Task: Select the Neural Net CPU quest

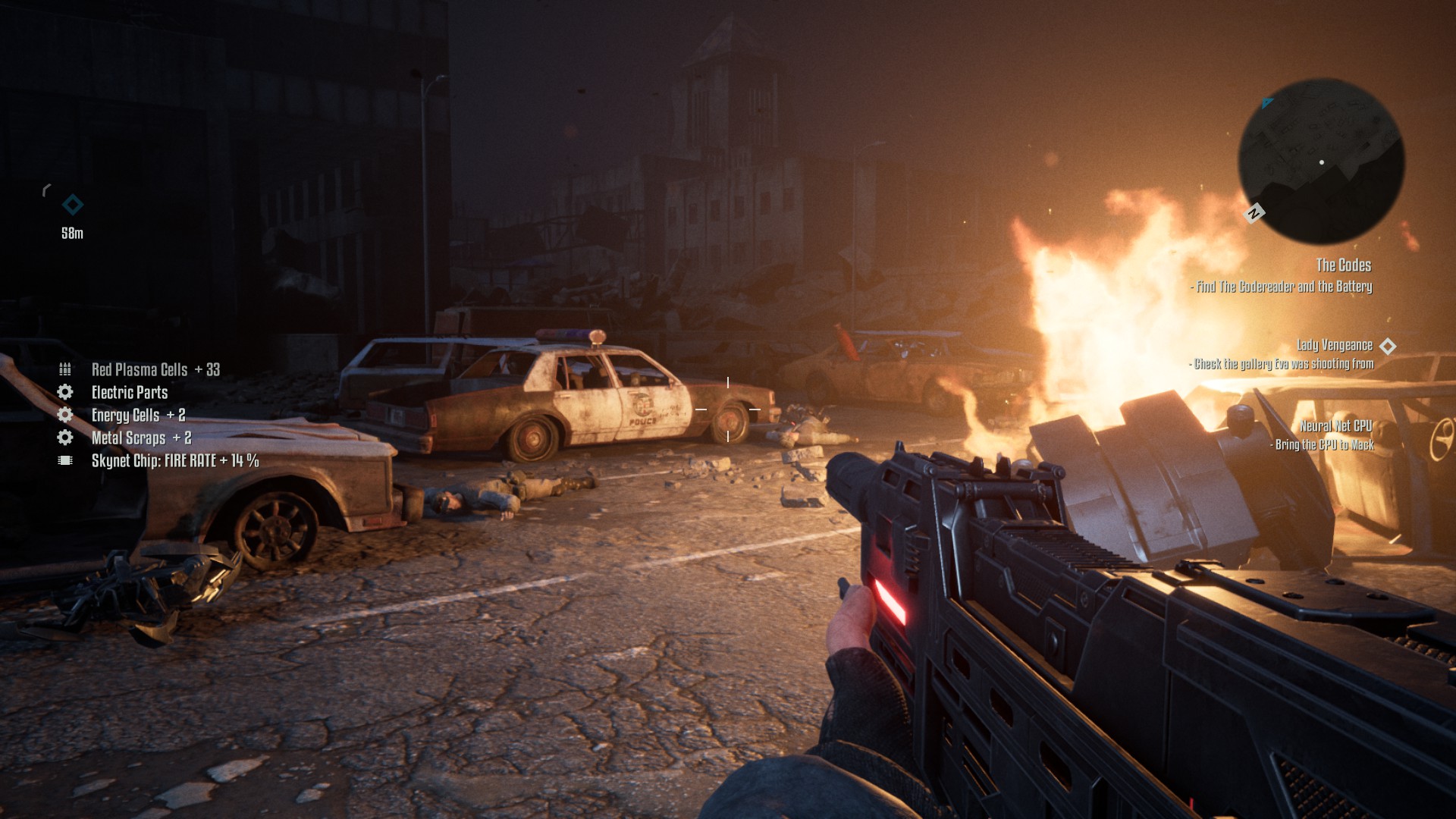Action: tap(1335, 426)
